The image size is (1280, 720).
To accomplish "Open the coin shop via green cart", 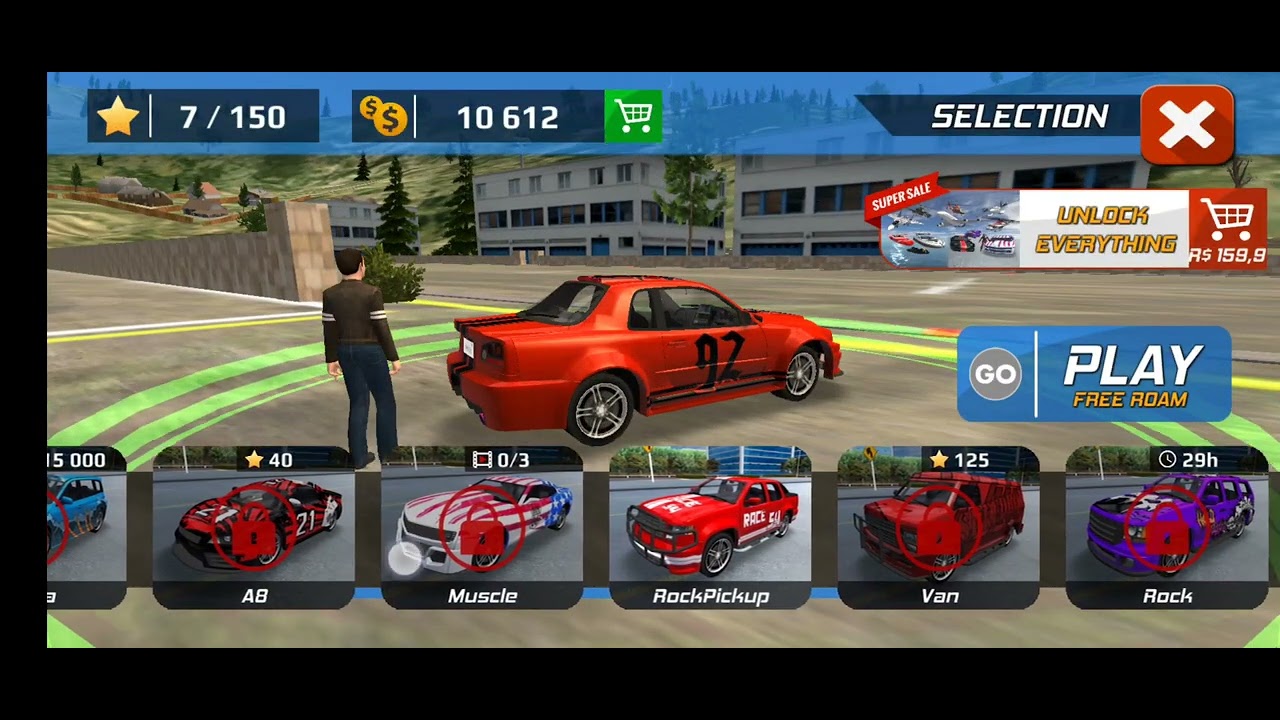I will 633,117.
